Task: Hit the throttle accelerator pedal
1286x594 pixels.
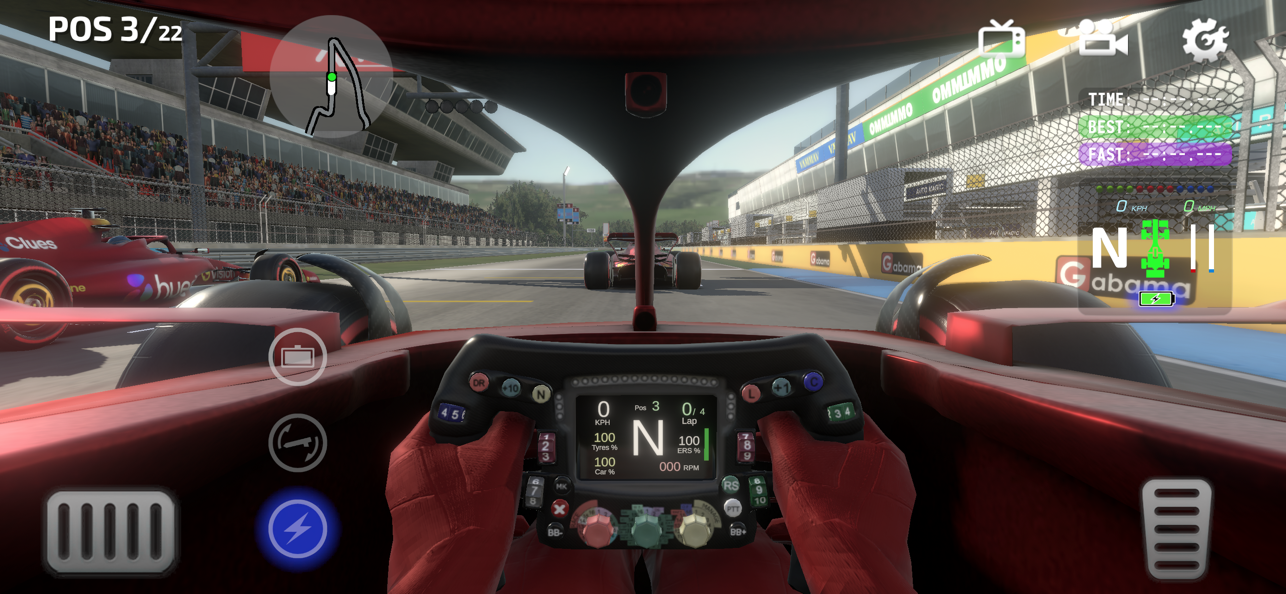Action: click(x=1176, y=529)
